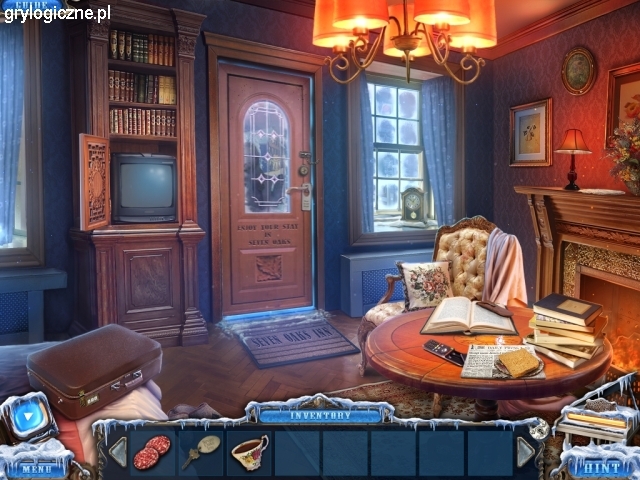The width and height of the screenshot is (640, 480).
Task: Open the Menu button
Action: pos(35,467)
